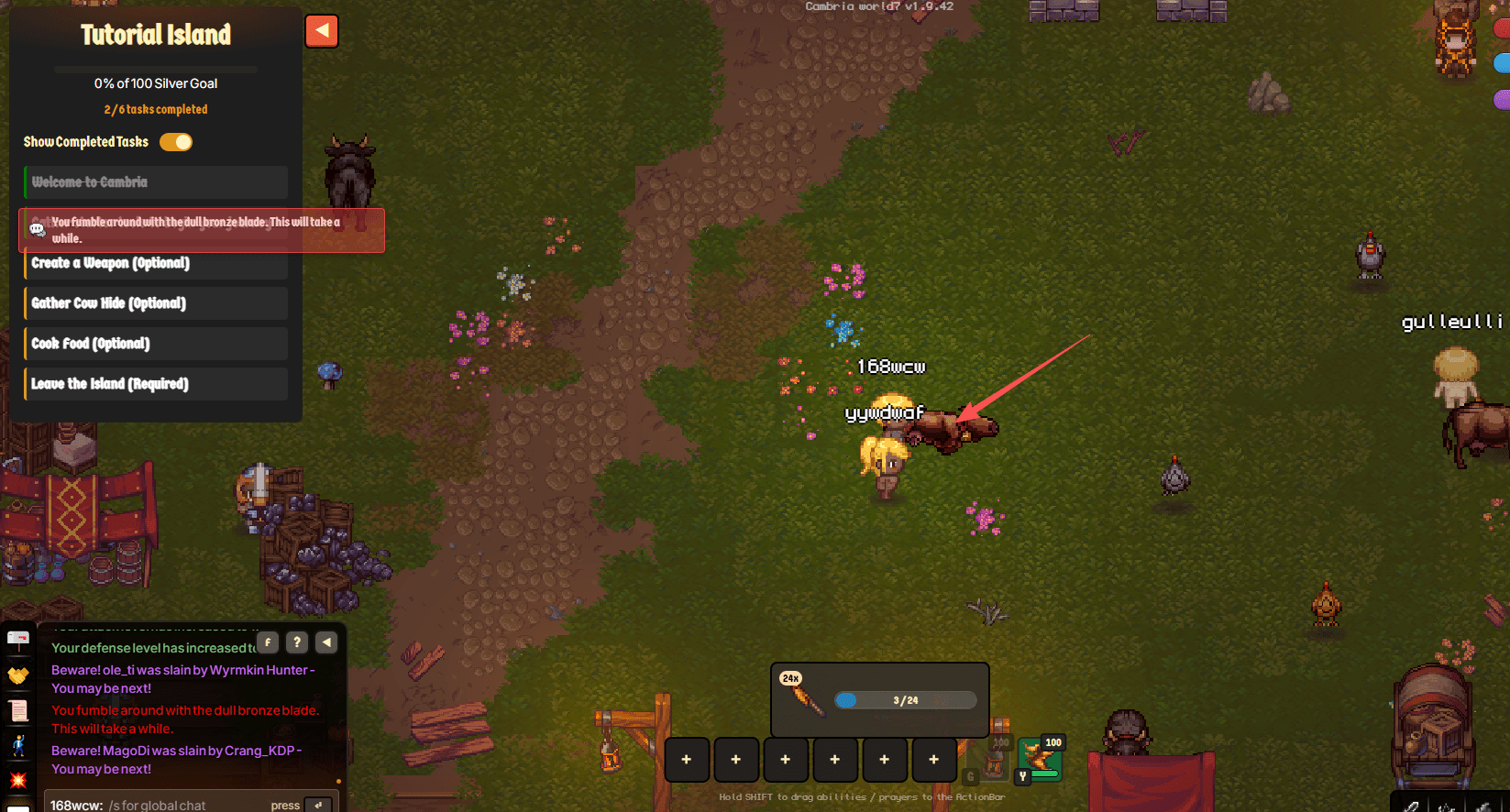The height and width of the screenshot is (812, 1510).
Task: Collapse the Tutorial Island panel with red arrow
Action: point(322,31)
